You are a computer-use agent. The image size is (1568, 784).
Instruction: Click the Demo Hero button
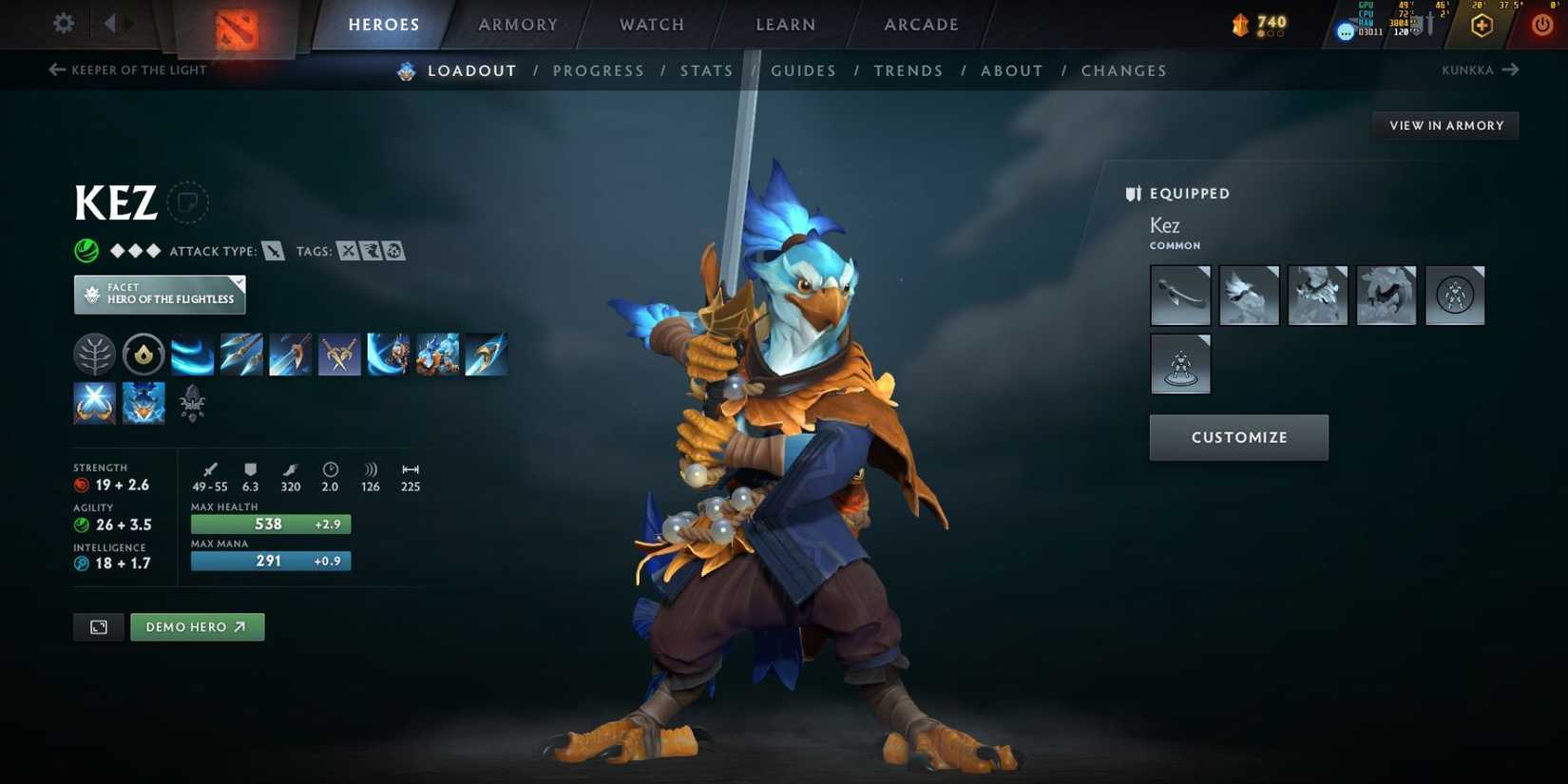pyautogui.click(x=197, y=626)
